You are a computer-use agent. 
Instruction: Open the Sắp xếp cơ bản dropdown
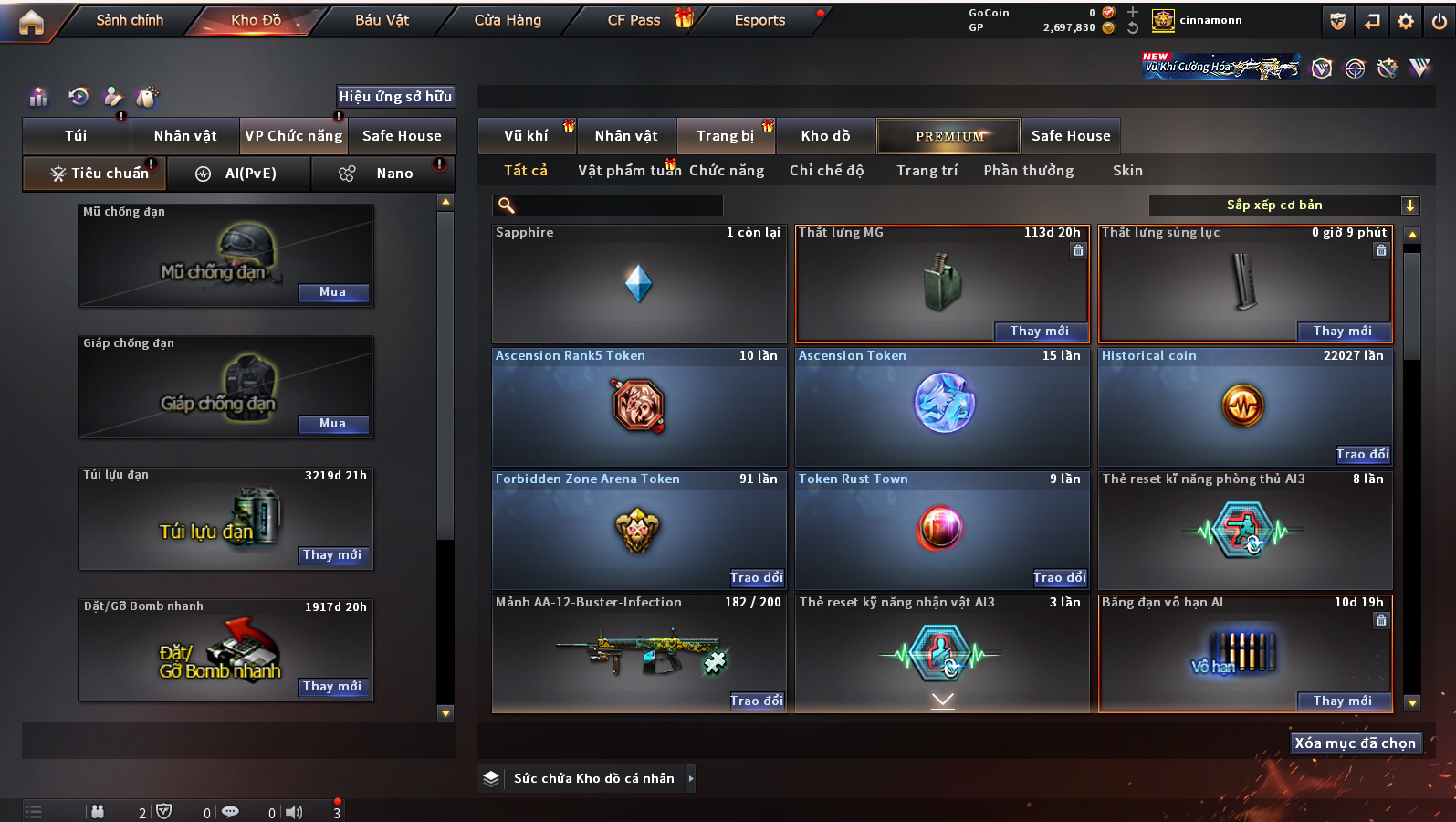1283,205
